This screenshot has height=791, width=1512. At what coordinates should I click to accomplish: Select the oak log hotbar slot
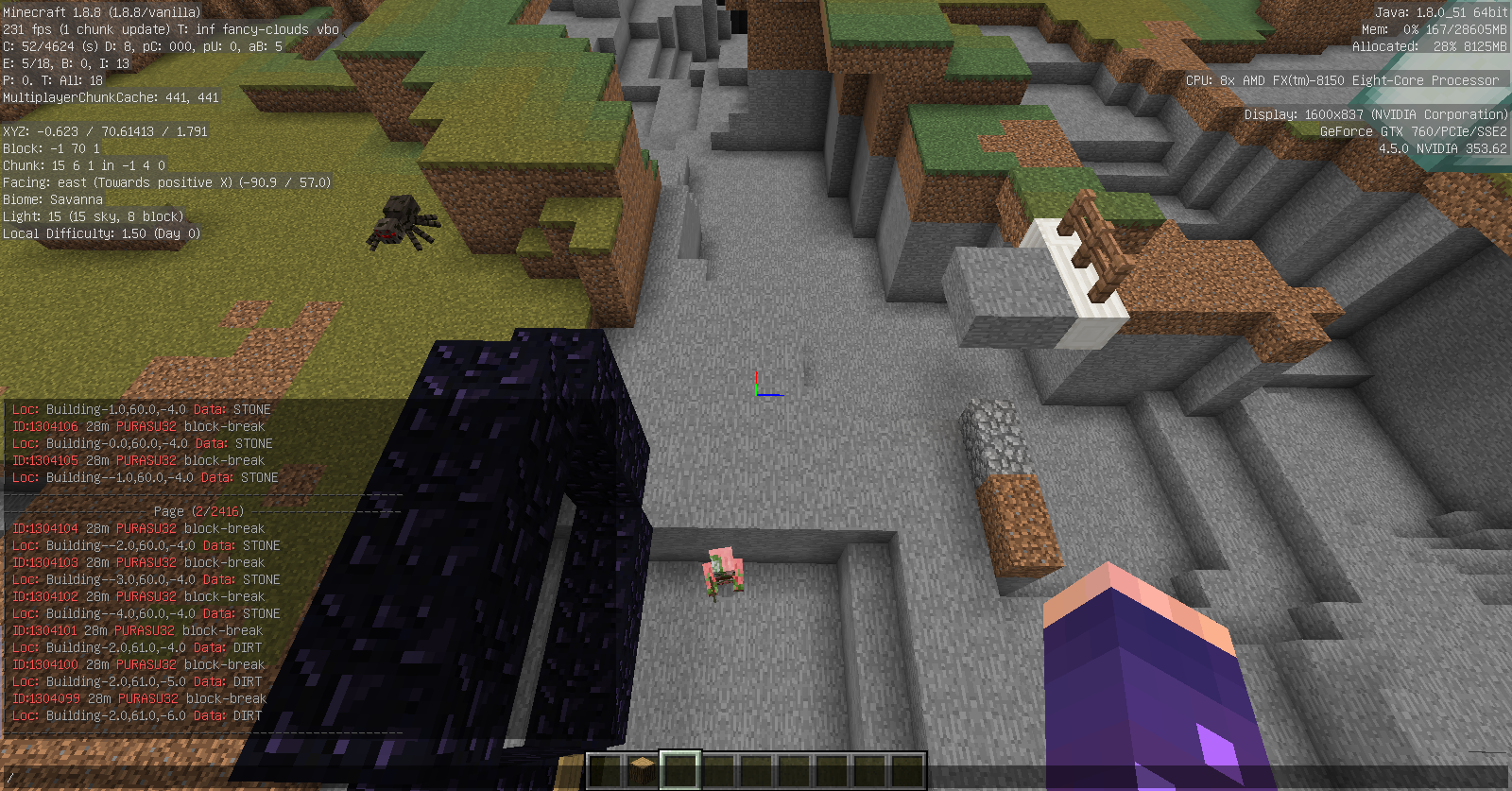(x=643, y=769)
